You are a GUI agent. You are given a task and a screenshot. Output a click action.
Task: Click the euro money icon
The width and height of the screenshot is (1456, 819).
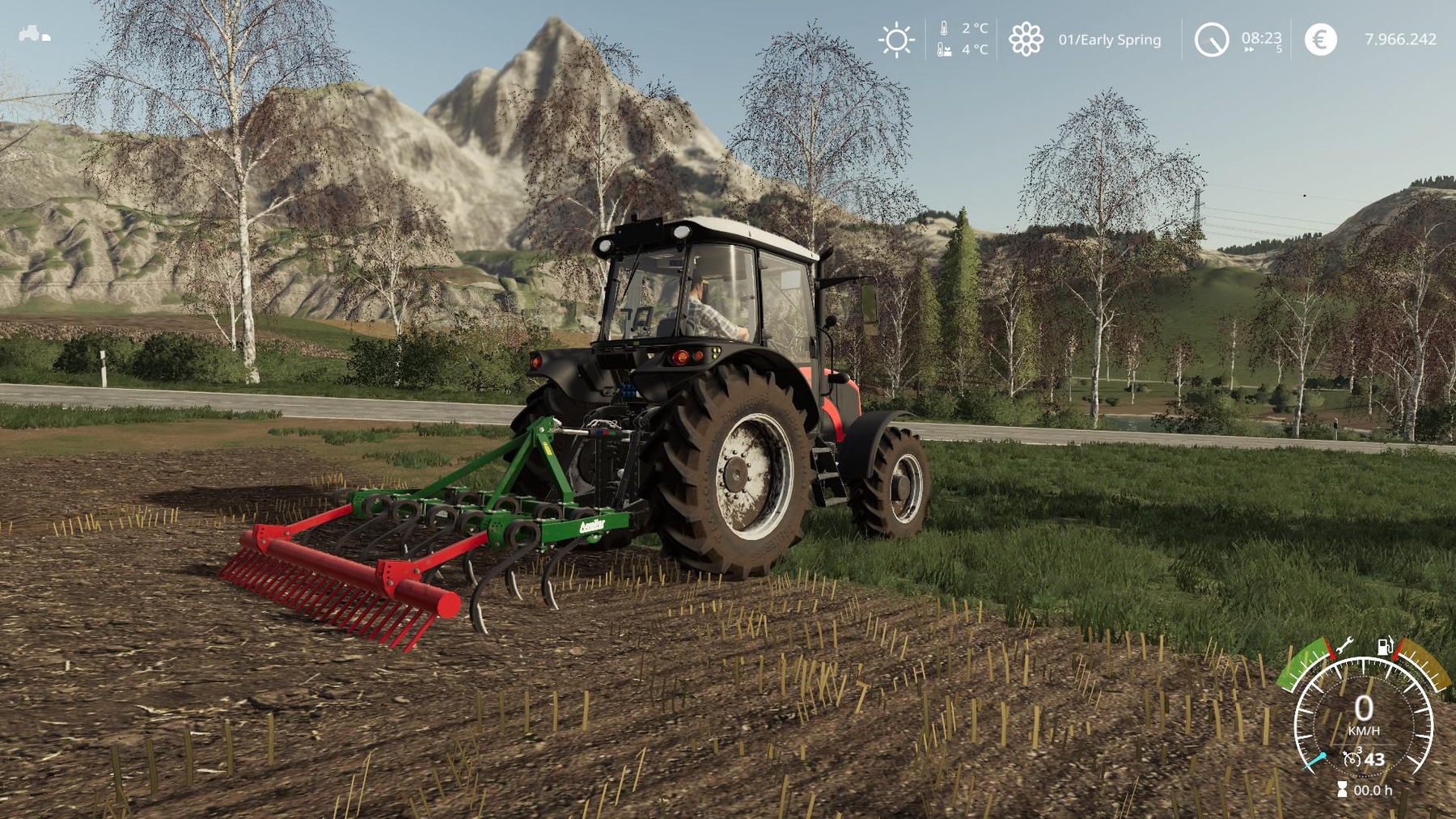pyautogui.click(x=1320, y=40)
